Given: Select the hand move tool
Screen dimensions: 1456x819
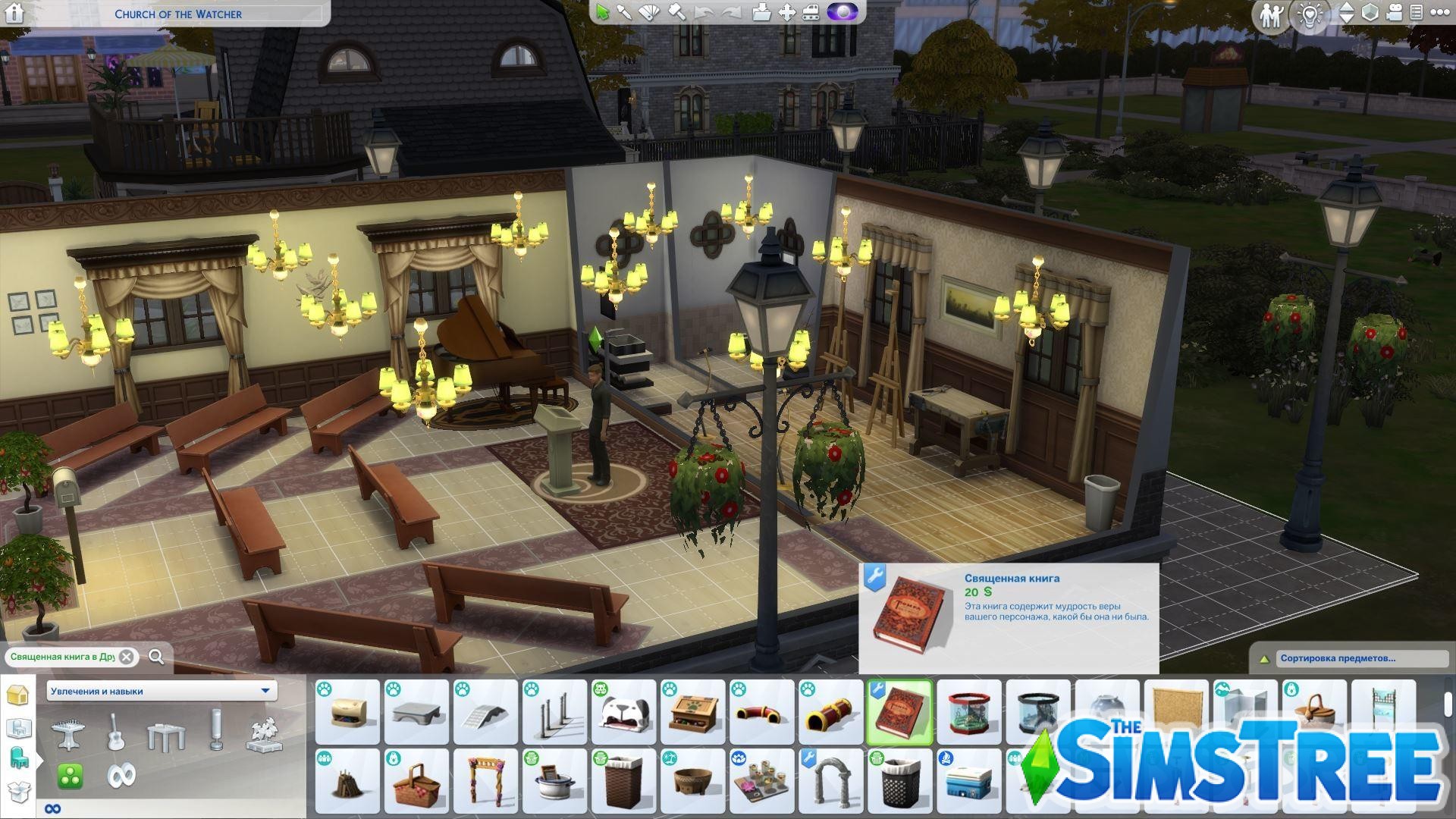Looking at the screenshot, I should click(786, 13).
